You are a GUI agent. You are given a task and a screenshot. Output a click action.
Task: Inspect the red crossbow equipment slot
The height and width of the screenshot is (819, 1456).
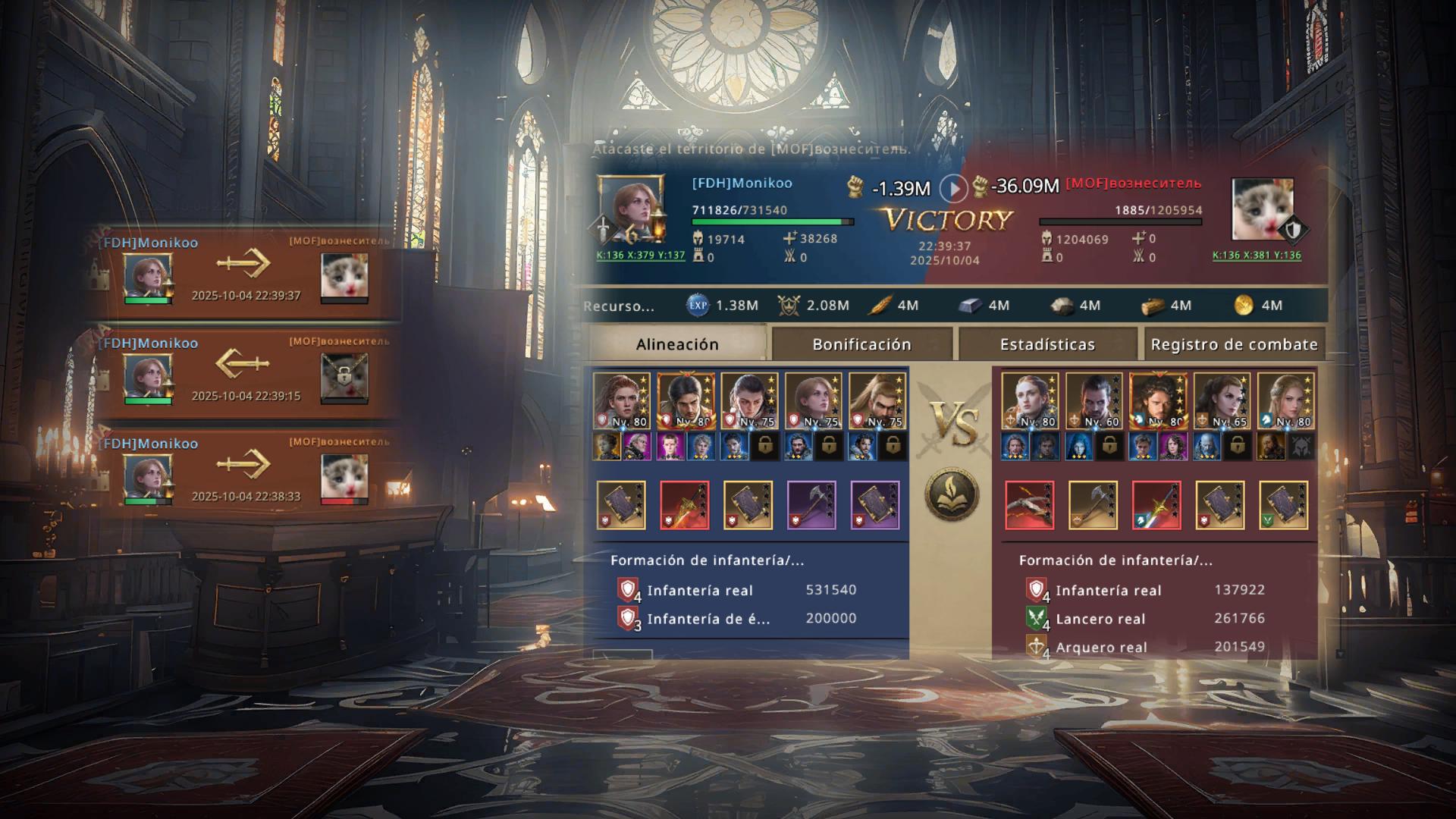click(1029, 504)
